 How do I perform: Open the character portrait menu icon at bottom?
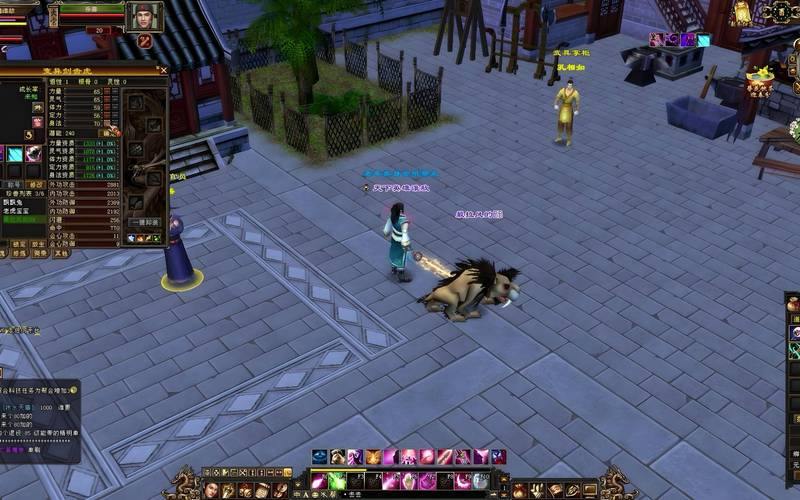click(x=211, y=490)
